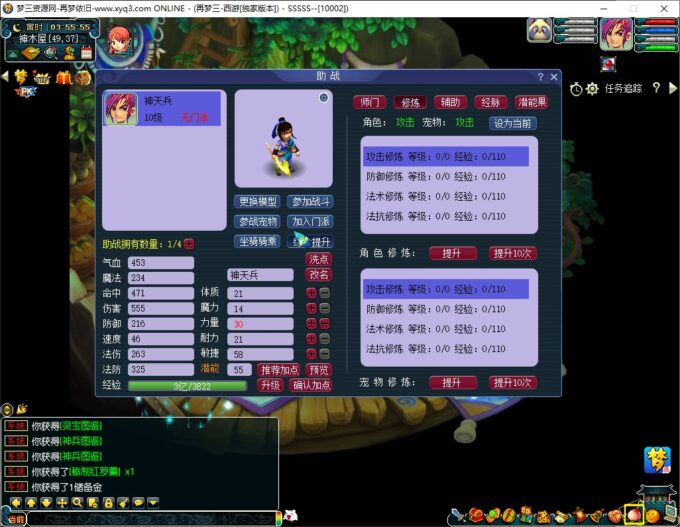This screenshot has height=527, width=680.
Task: Click the 改名 rename button
Action: pyautogui.click(x=318, y=275)
